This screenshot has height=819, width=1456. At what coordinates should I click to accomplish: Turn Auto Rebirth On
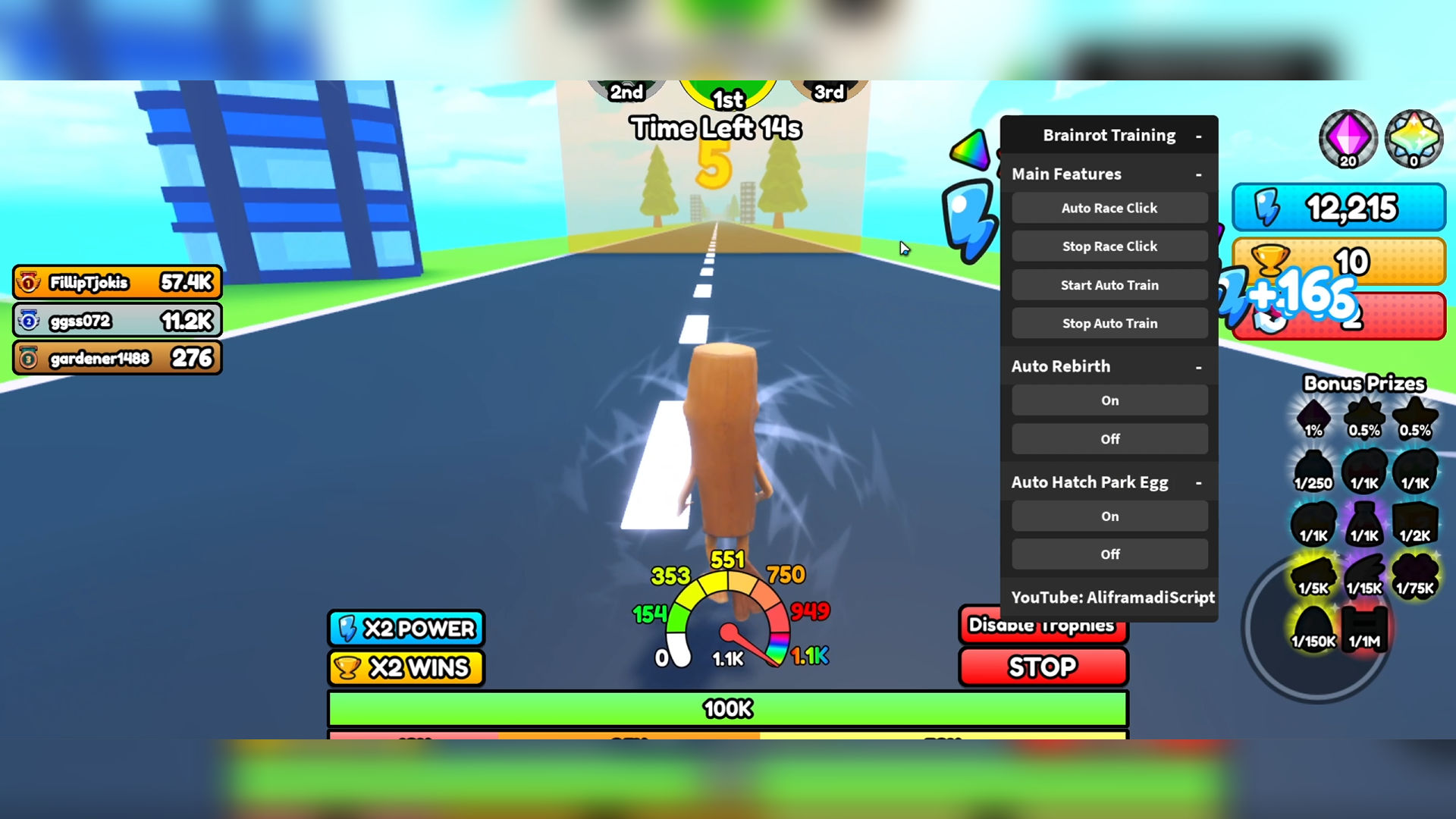click(1109, 400)
